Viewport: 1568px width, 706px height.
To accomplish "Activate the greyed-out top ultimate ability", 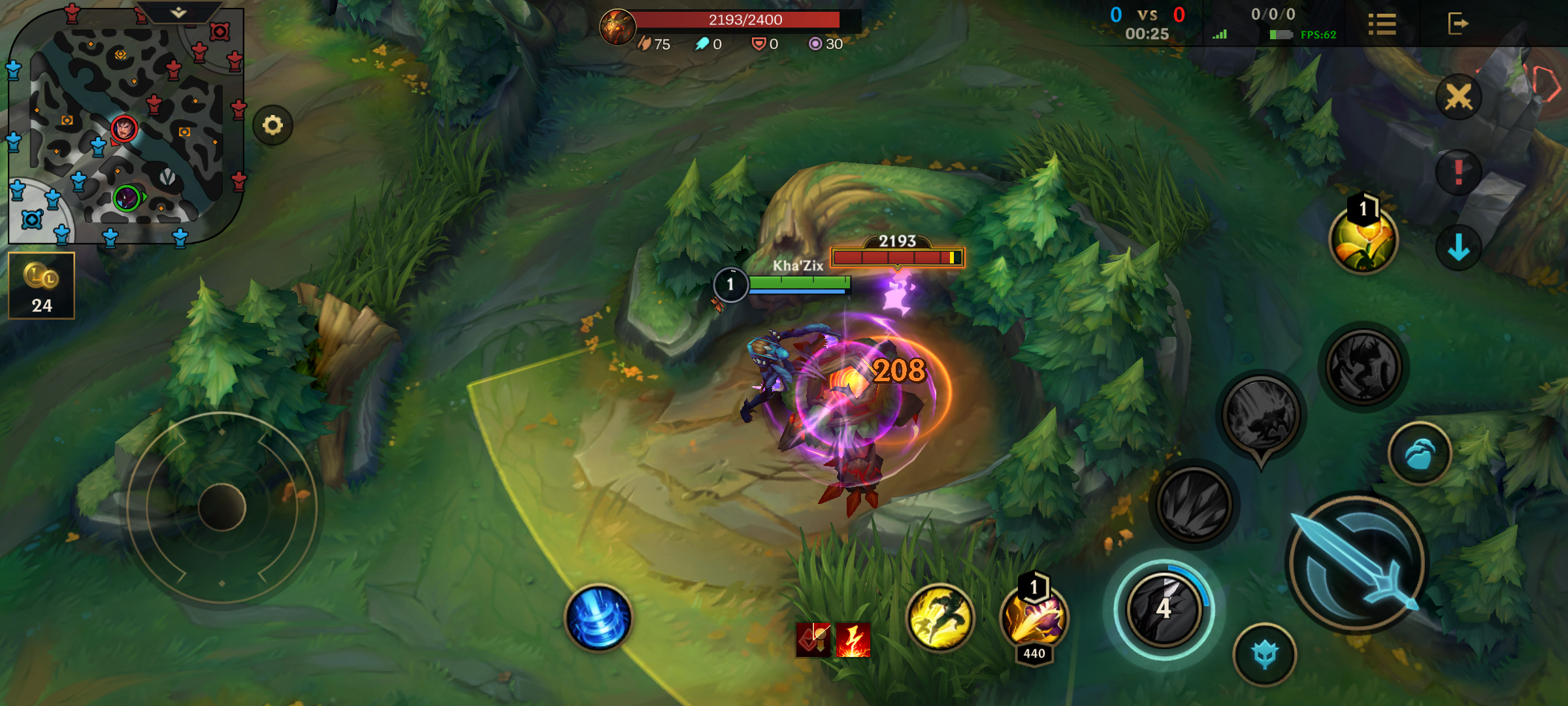I will 1364,367.
